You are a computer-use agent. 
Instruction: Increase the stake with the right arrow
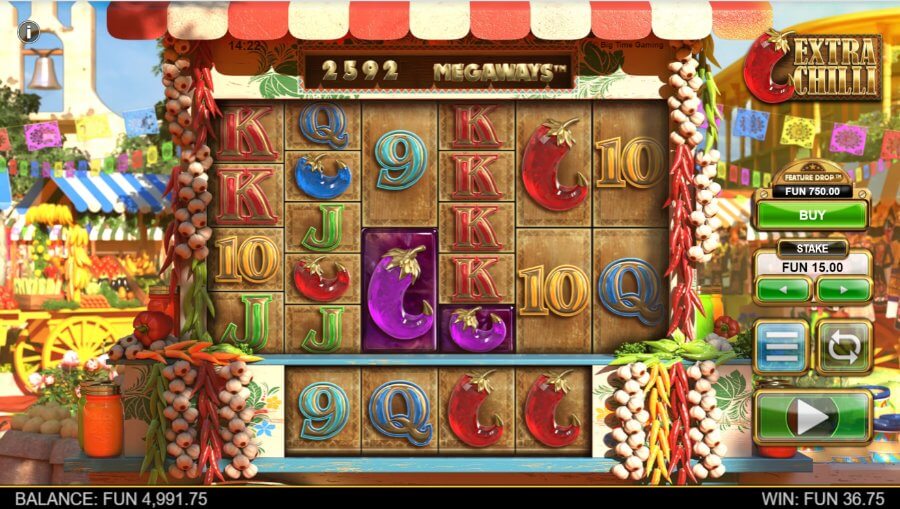(843, 289)
